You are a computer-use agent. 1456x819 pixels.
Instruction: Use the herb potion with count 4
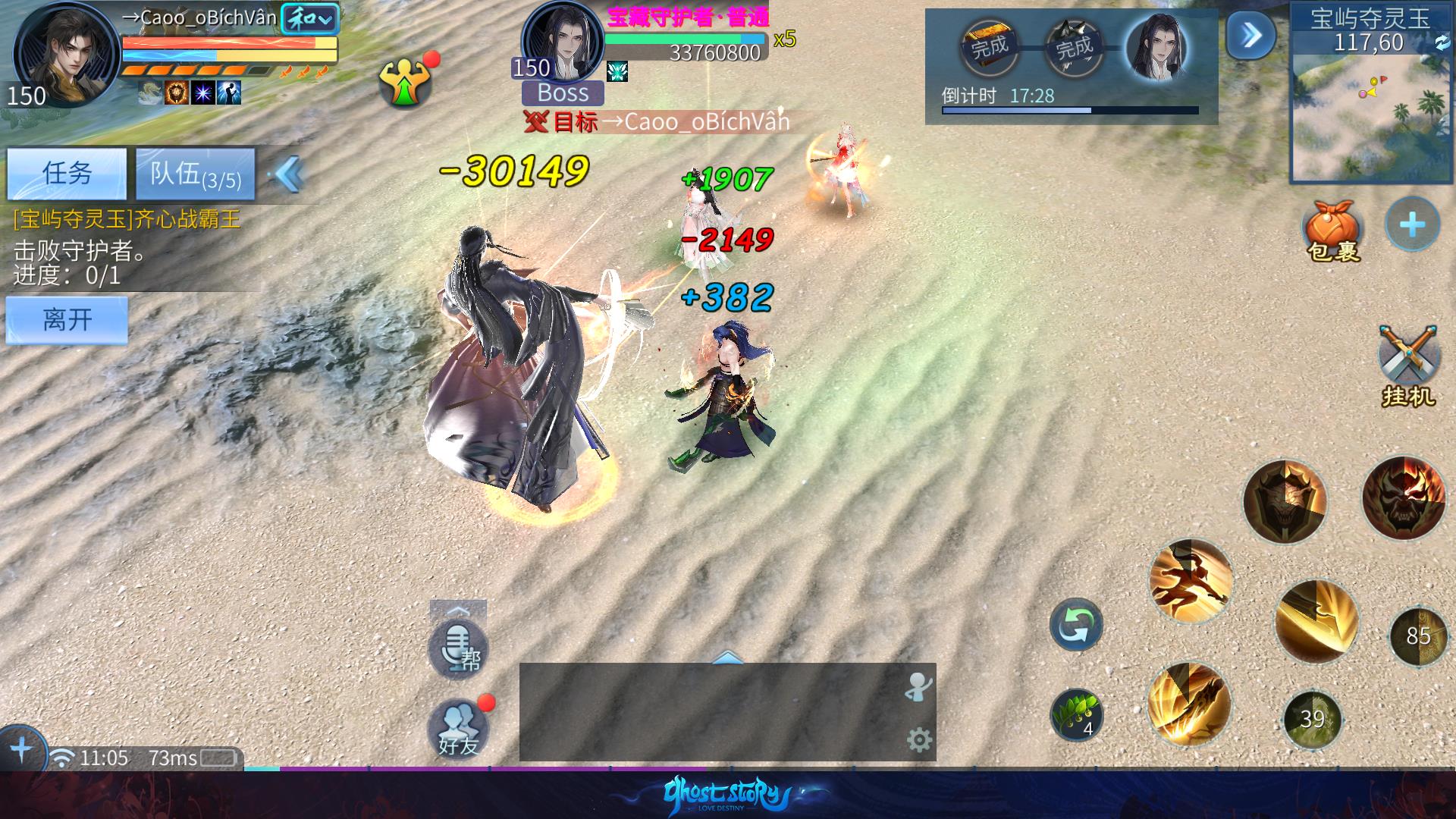pos(1075,714)
